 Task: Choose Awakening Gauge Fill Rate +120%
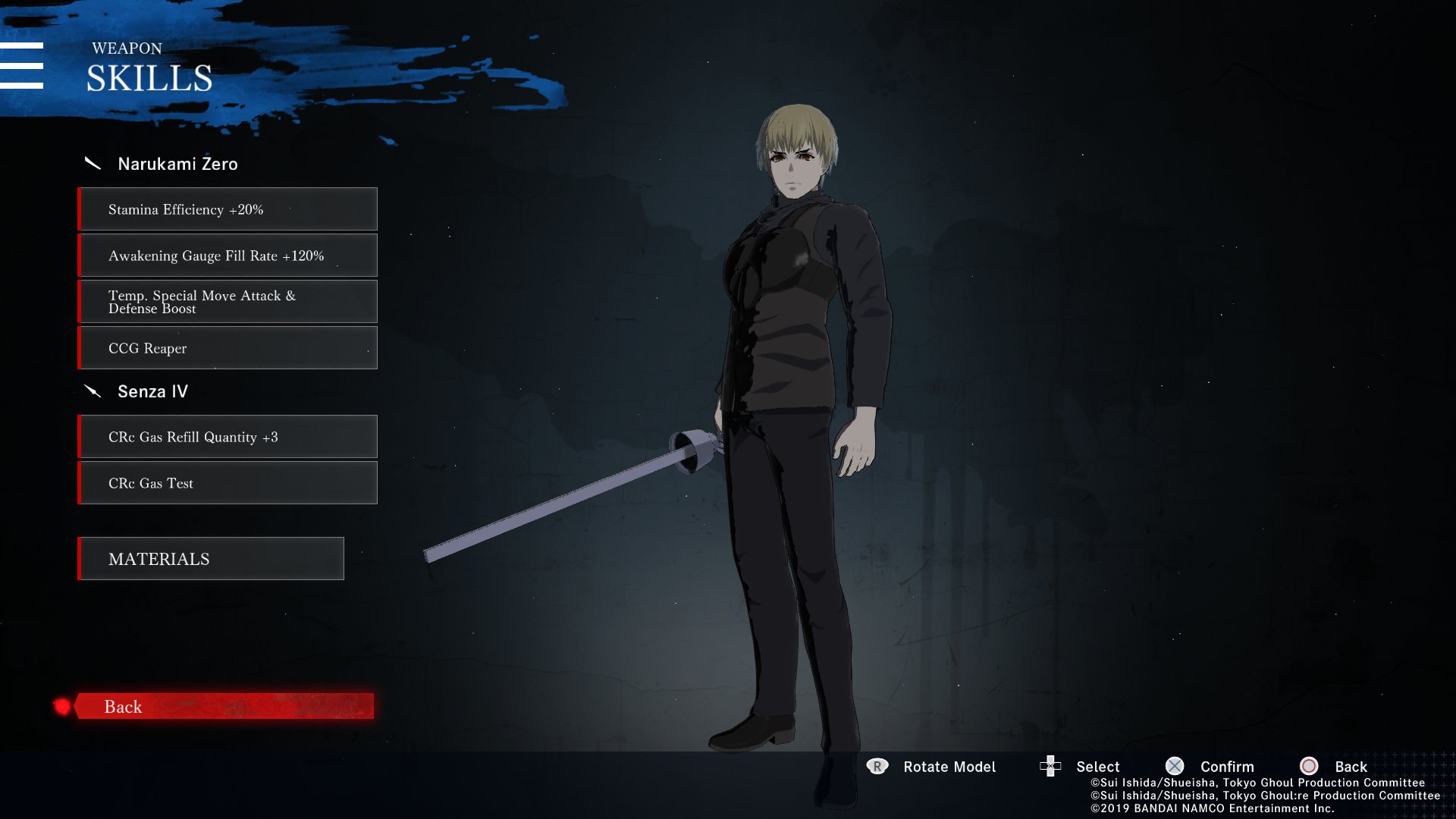click(x=227, y=256)
